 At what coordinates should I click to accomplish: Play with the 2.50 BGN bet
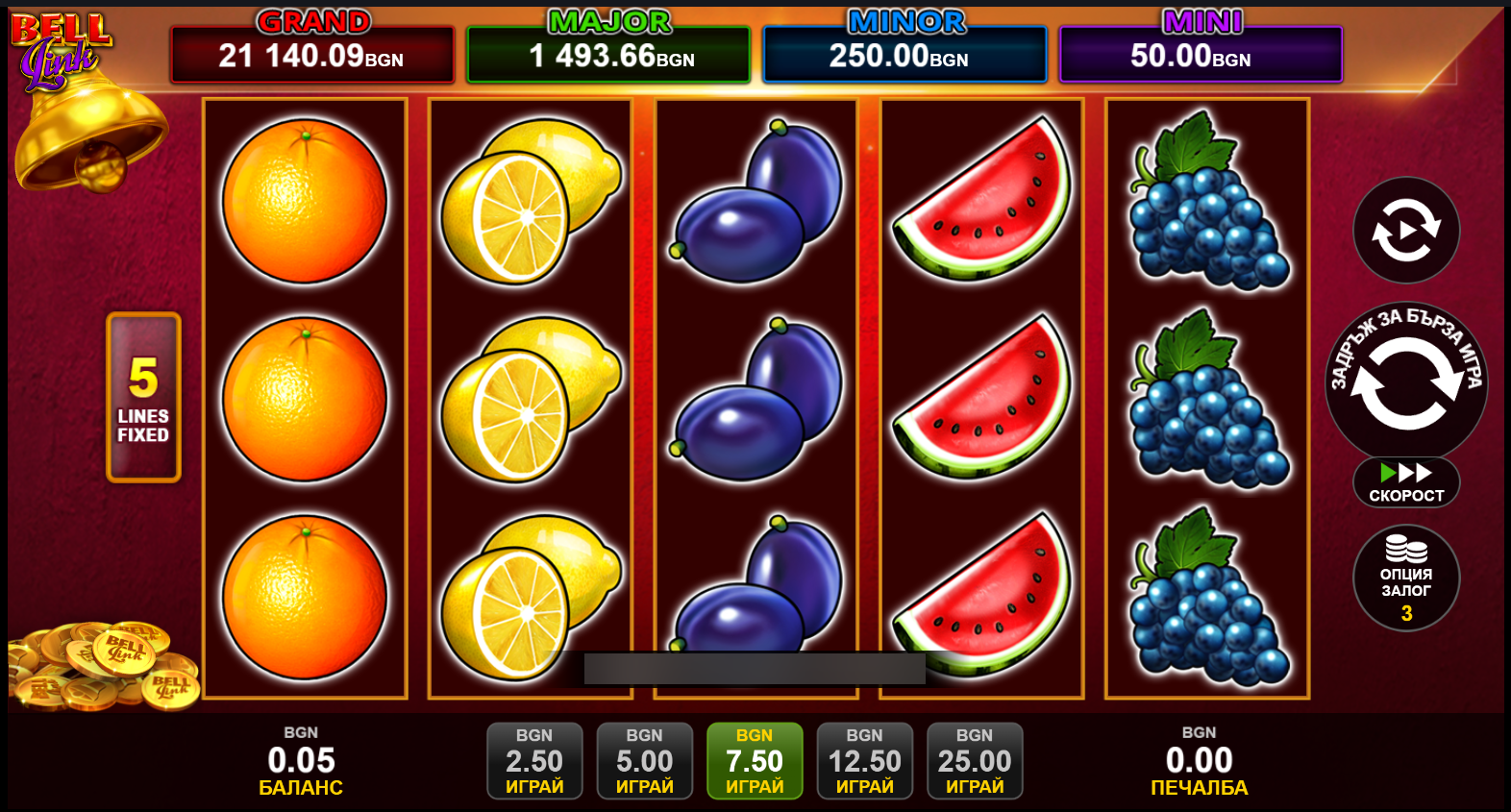pos(534,761)
